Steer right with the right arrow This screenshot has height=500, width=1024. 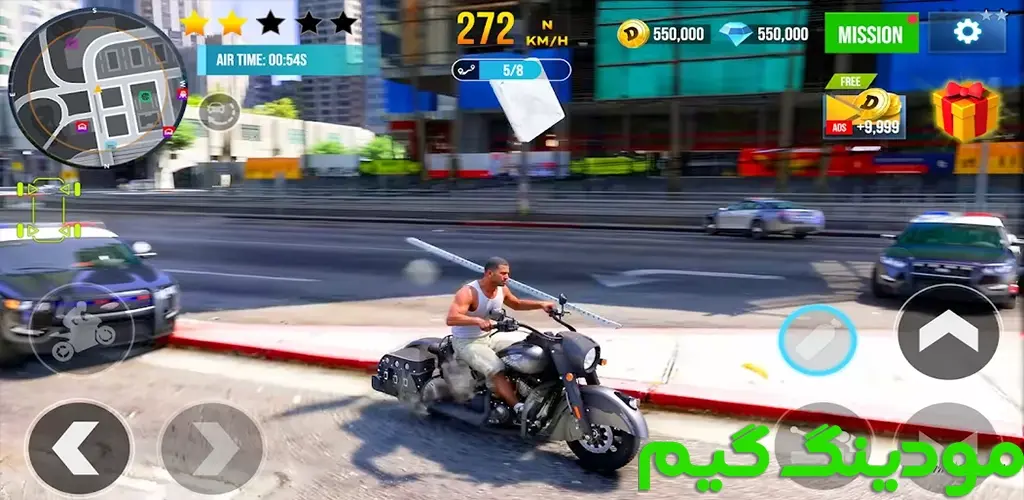211,447
